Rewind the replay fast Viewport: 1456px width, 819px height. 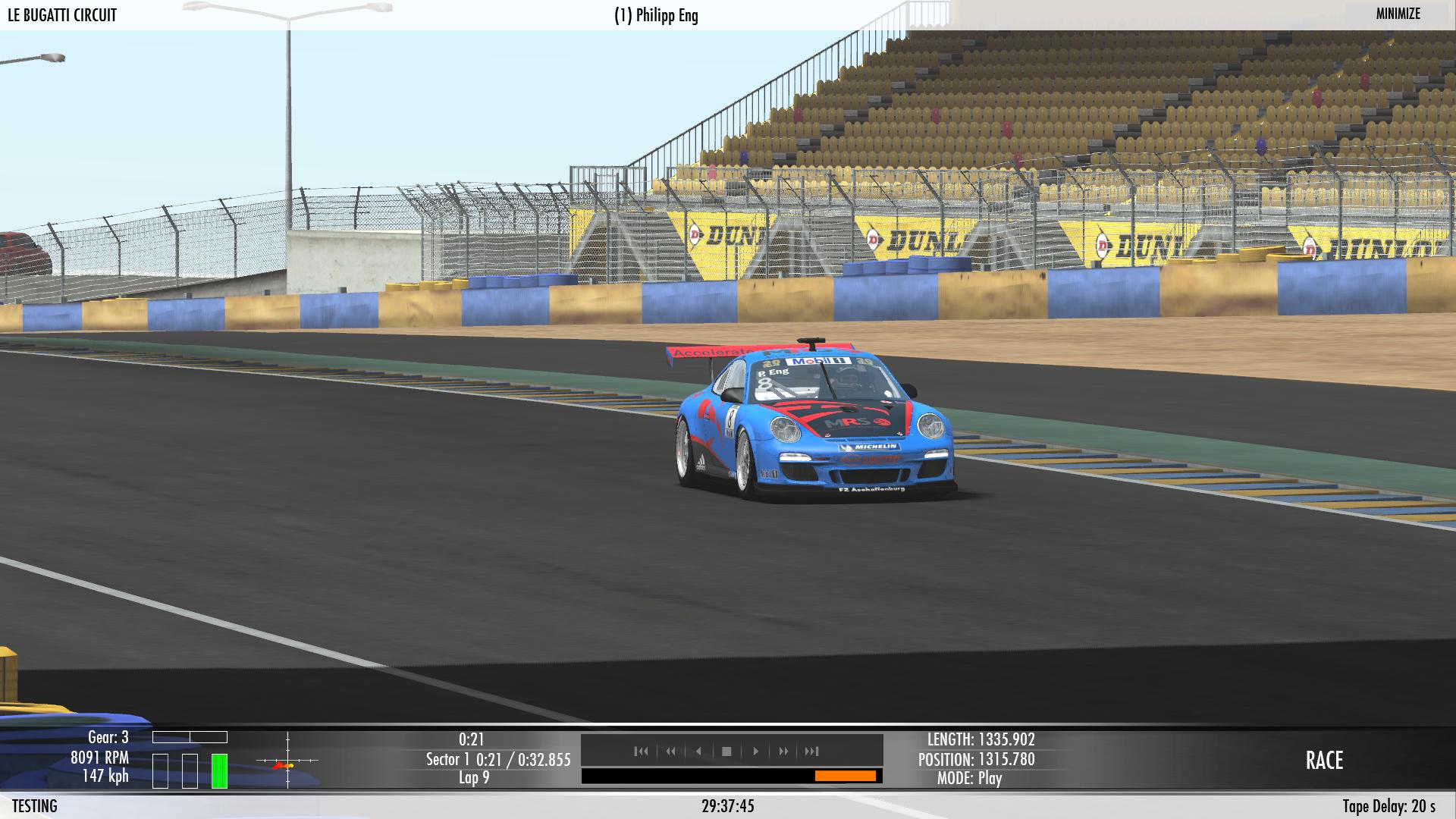click(670, 752)
